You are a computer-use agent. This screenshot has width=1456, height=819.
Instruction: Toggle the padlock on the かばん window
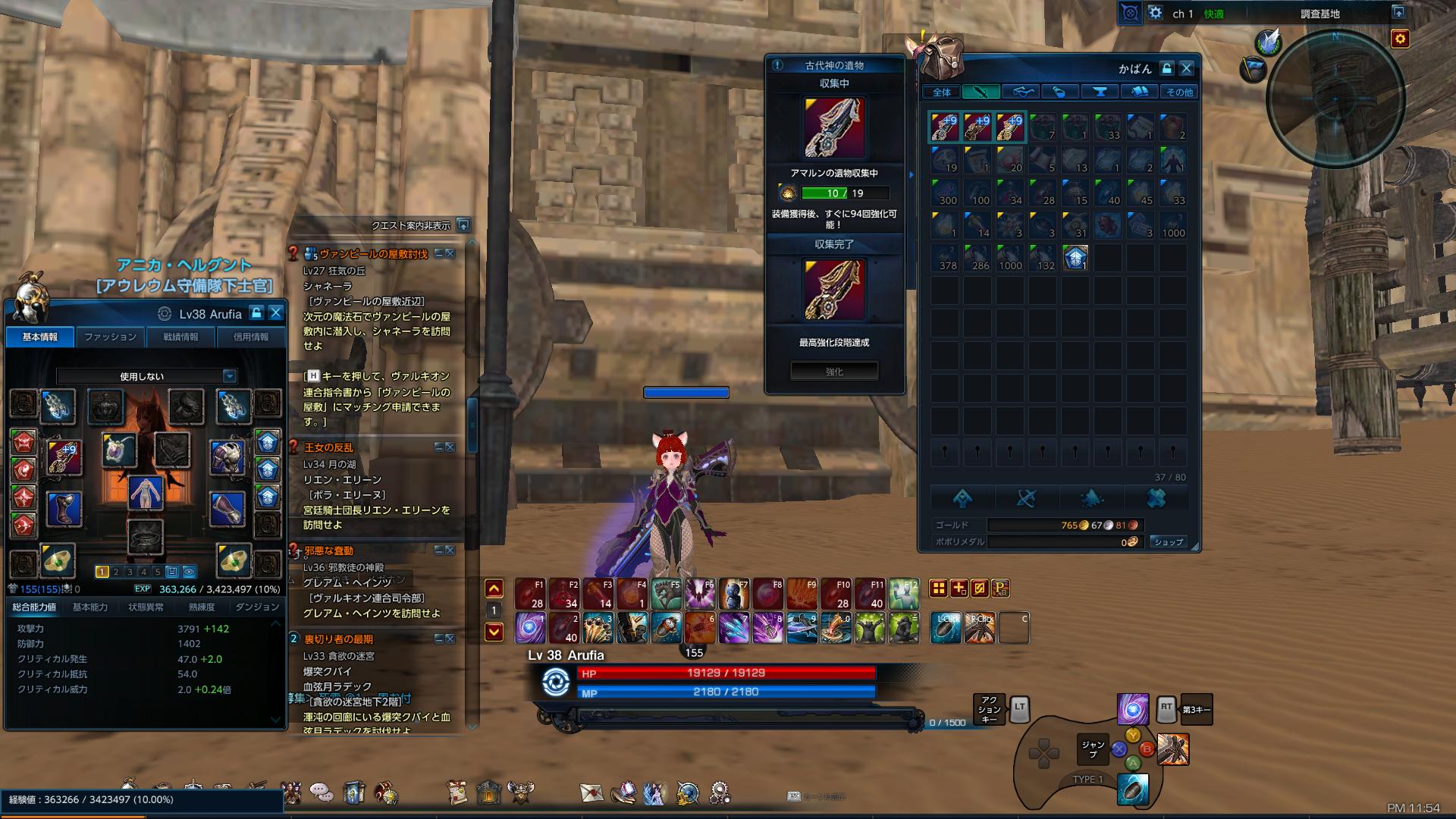(x=1166, y=67)
